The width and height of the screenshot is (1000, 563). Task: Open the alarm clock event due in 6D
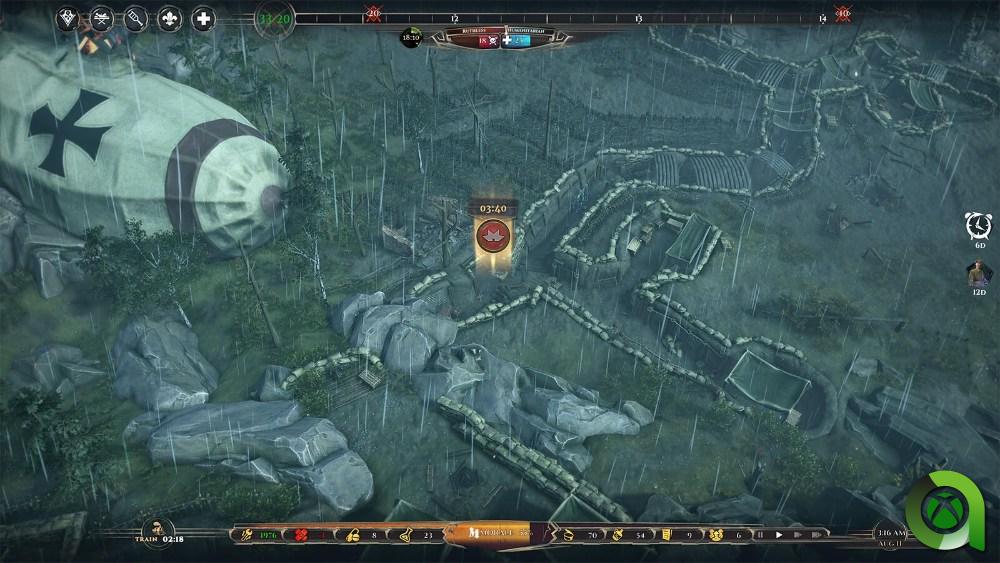tap(978, 226)
